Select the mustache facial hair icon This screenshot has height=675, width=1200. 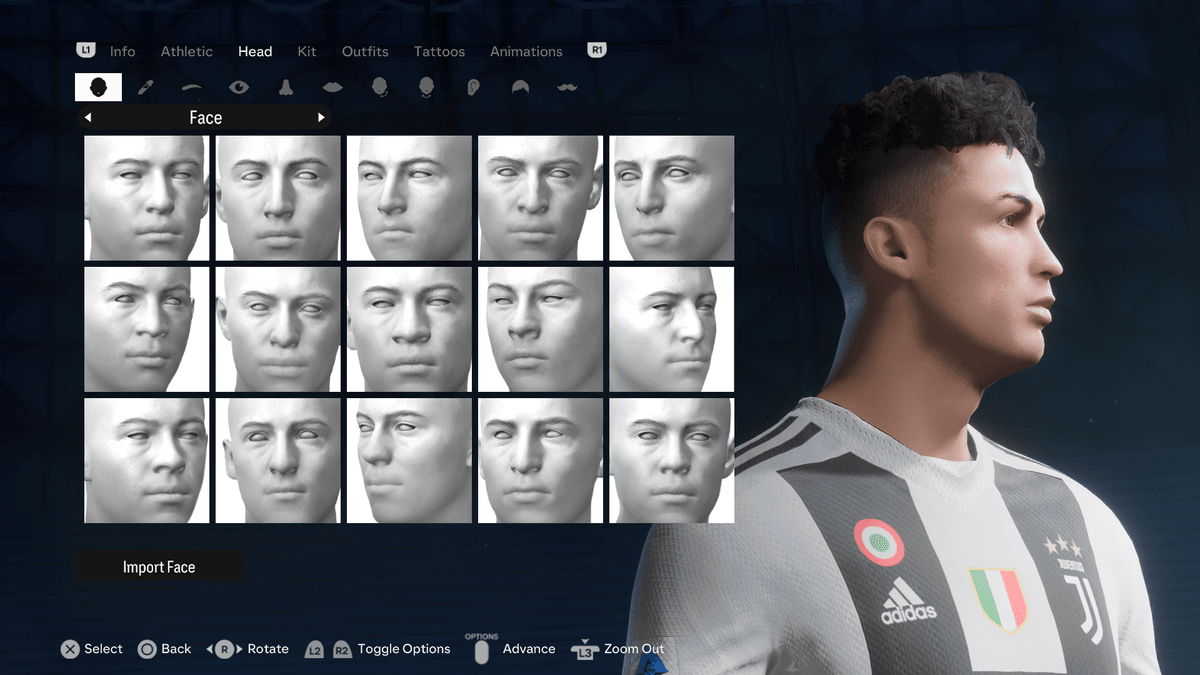(x=567, y=87)
